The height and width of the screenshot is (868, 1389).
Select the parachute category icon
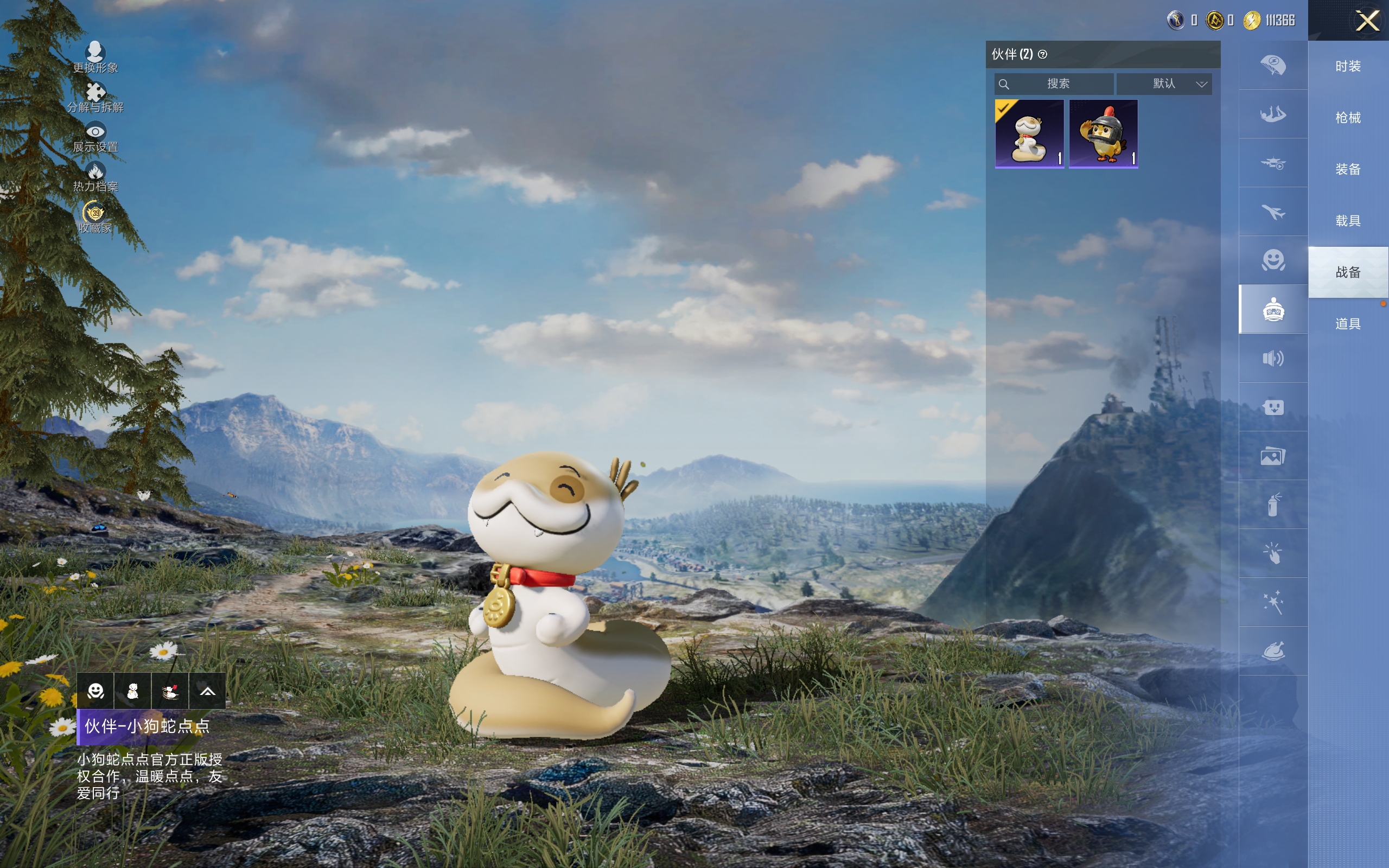1273,65
